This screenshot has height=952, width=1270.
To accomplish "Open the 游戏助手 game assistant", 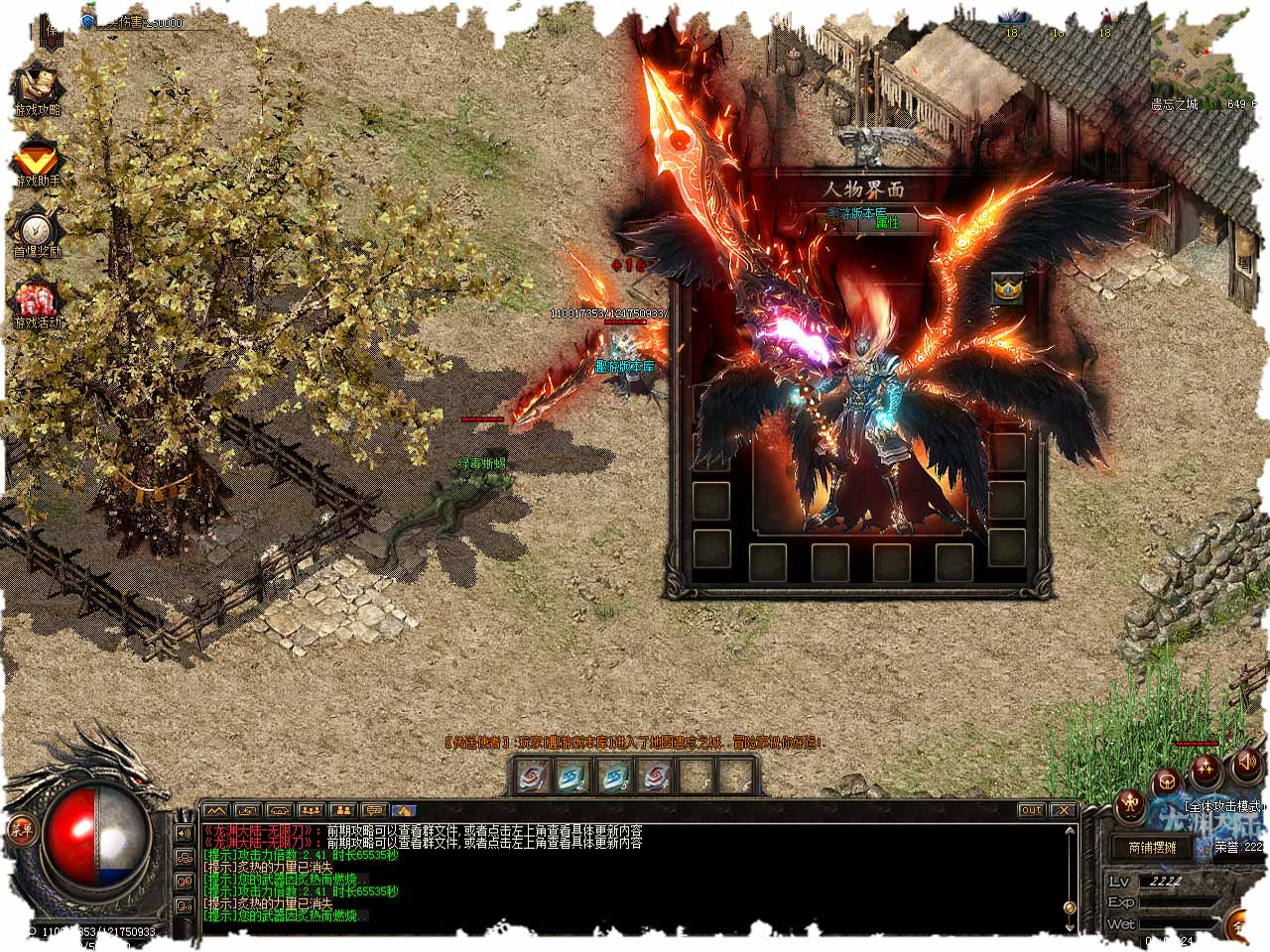I will (38, 161).
